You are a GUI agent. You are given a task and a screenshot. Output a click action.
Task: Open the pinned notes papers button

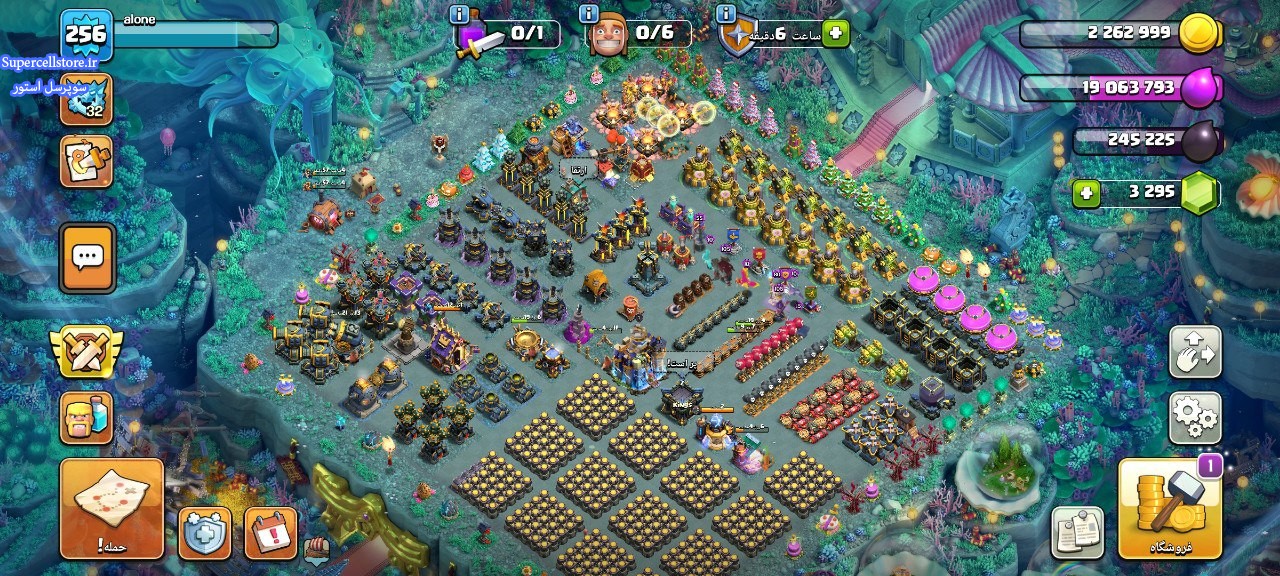[x=1078, y=533]
